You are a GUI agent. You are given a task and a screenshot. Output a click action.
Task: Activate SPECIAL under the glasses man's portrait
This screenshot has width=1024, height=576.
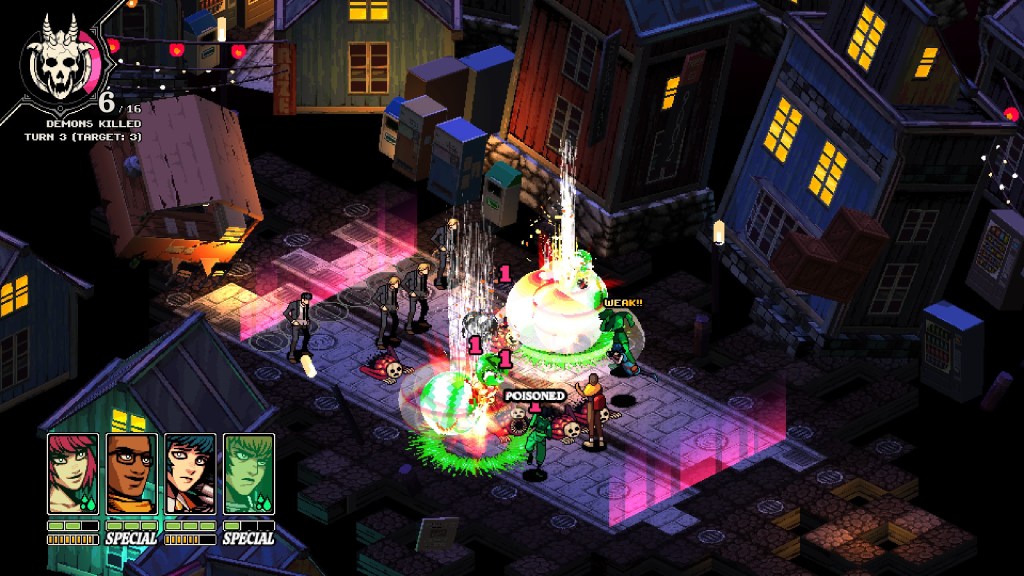tap(132, 538)
